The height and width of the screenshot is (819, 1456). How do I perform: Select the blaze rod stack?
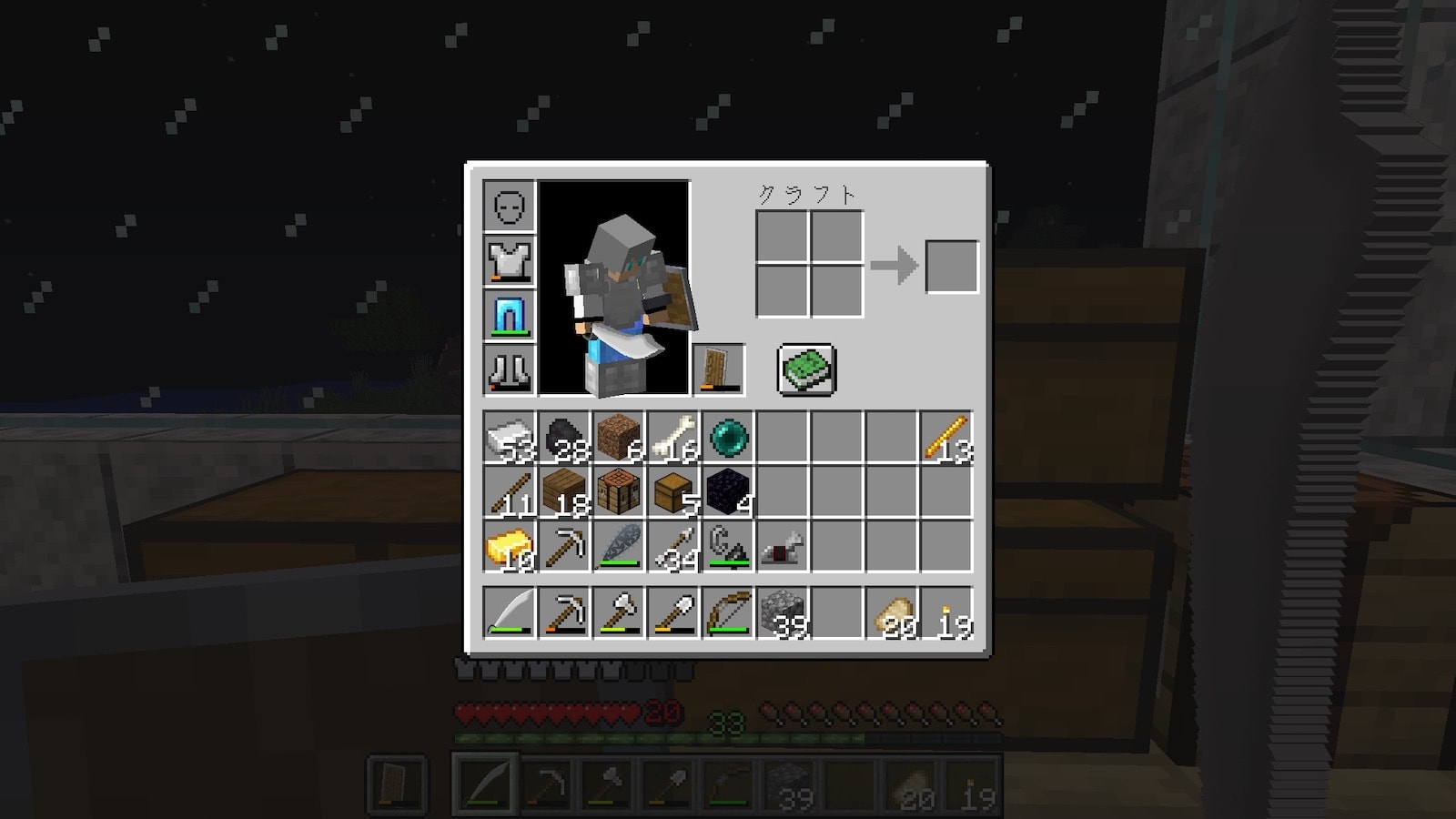(946, 438)
